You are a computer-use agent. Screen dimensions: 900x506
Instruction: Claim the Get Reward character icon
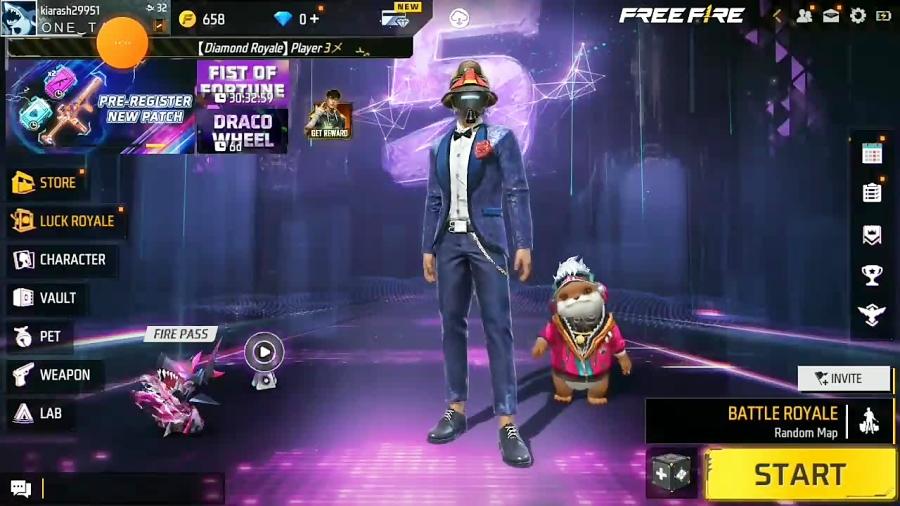pyautogui.click(x=328, y=115)
